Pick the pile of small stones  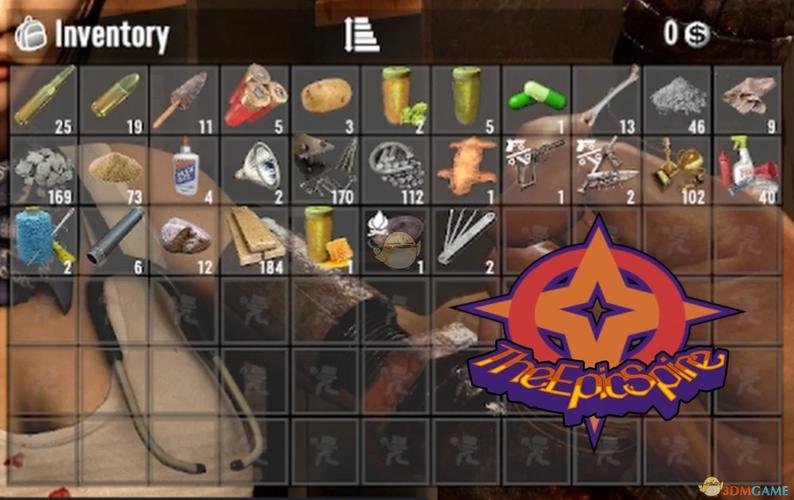[45, 167]
